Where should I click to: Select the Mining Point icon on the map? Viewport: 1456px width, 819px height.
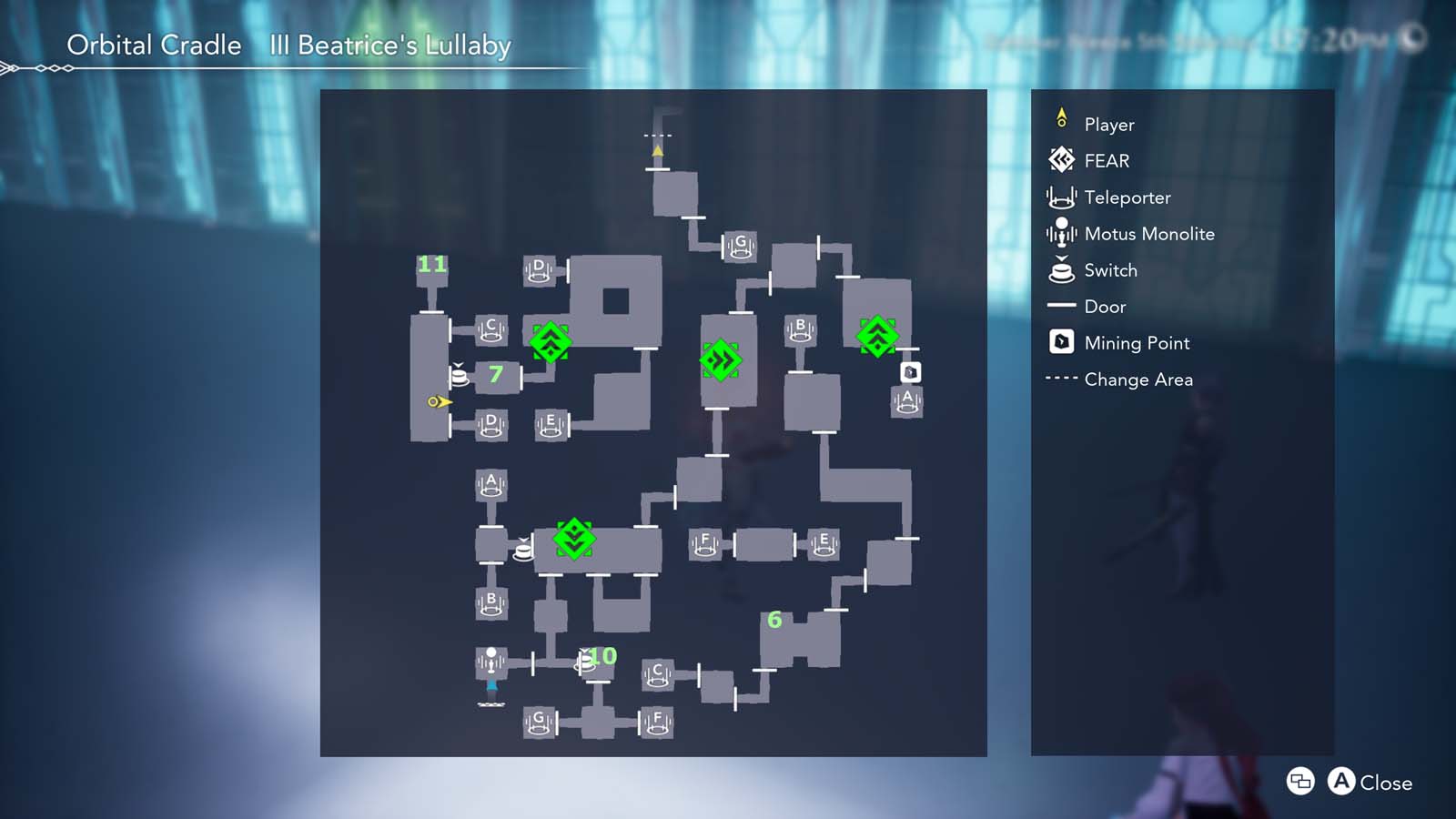pos(910,371)
